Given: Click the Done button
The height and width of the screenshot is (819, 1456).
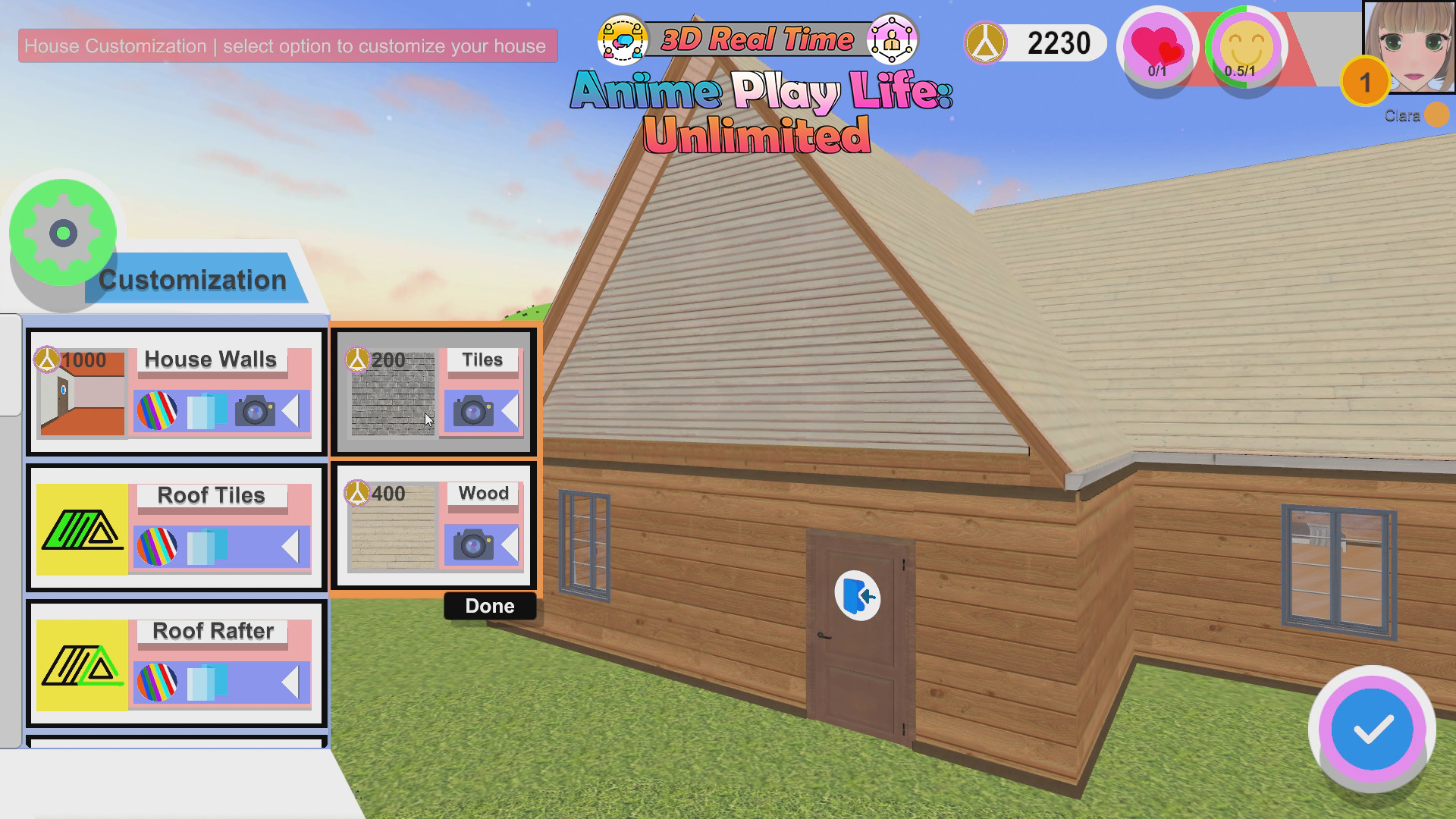Looking at the screenshot, I should click(489, 606).
